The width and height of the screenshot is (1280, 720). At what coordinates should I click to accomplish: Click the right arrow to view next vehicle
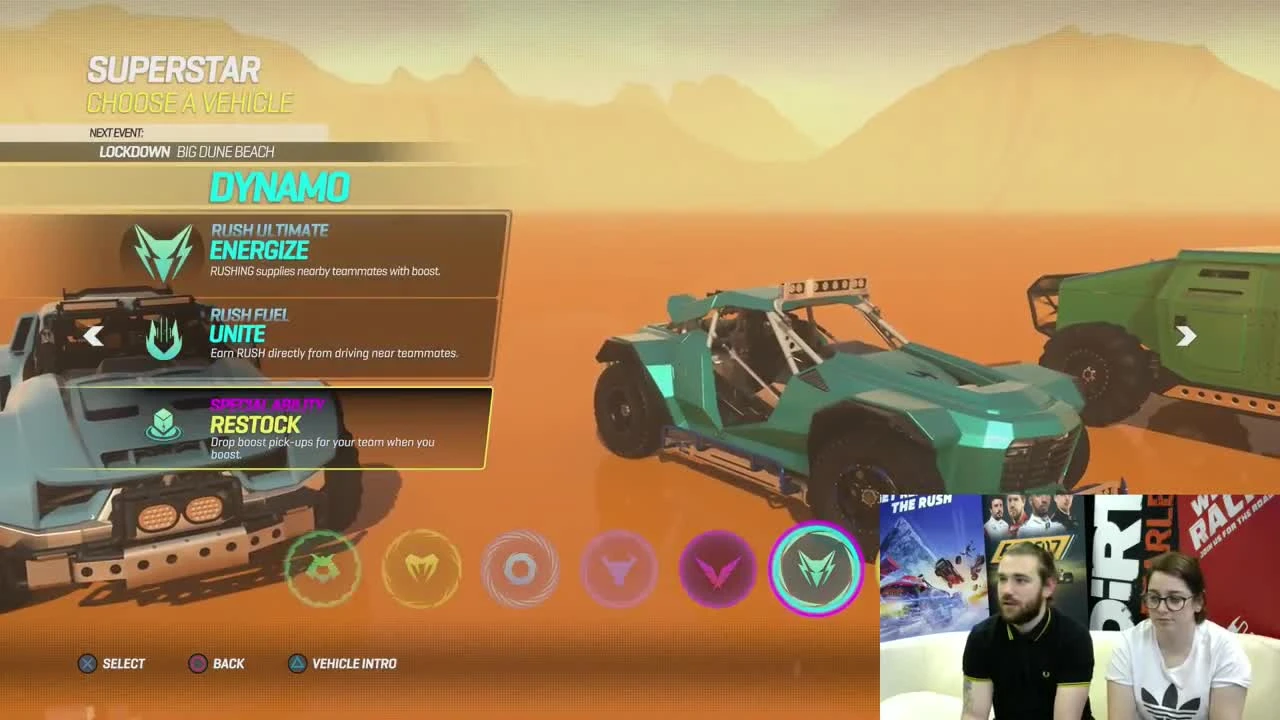pos(1187,336)
